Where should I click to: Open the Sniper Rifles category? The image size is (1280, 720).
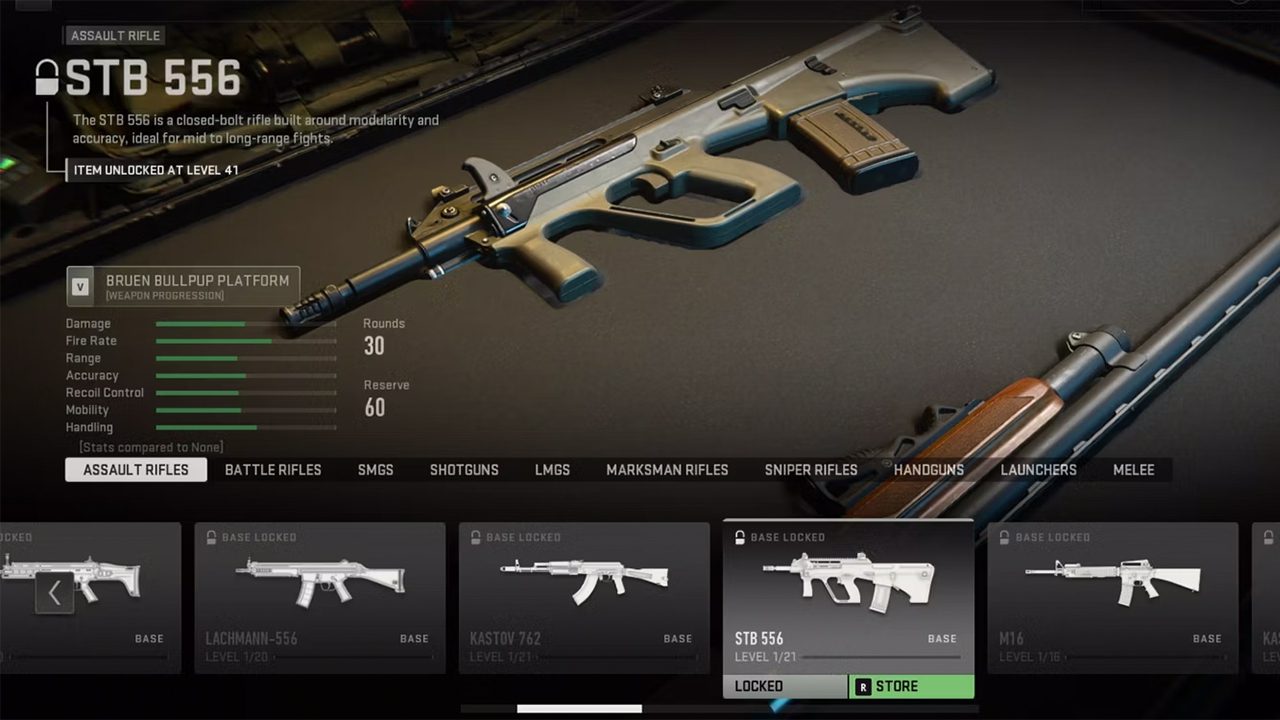[811, 470]
